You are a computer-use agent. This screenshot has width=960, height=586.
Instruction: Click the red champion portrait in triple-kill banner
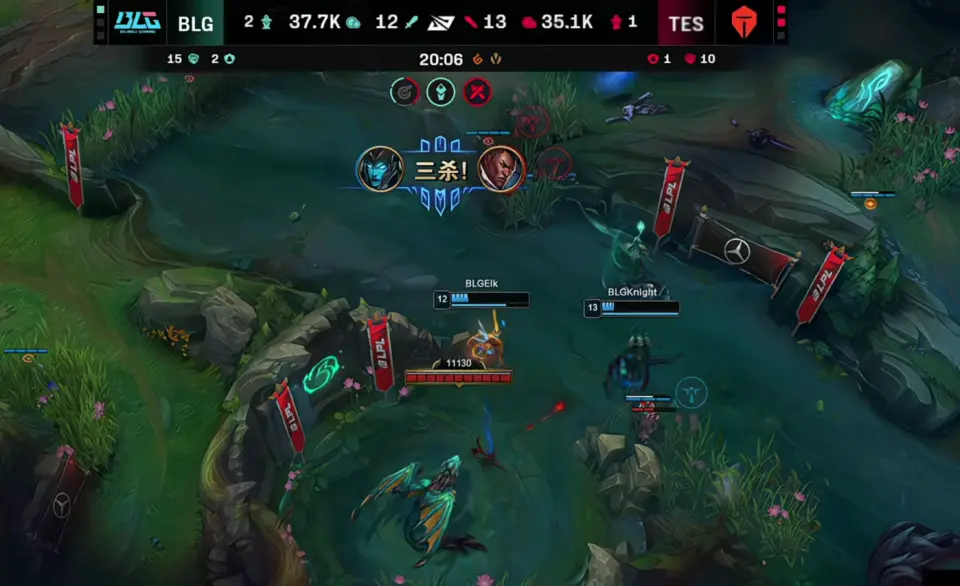498,169
